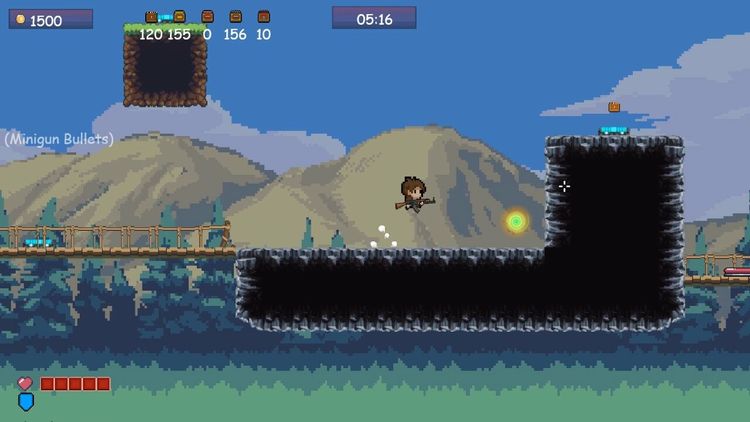Select the ammo box icon above 120
Viewport: 750px width, 422px height.
(151, 17)
